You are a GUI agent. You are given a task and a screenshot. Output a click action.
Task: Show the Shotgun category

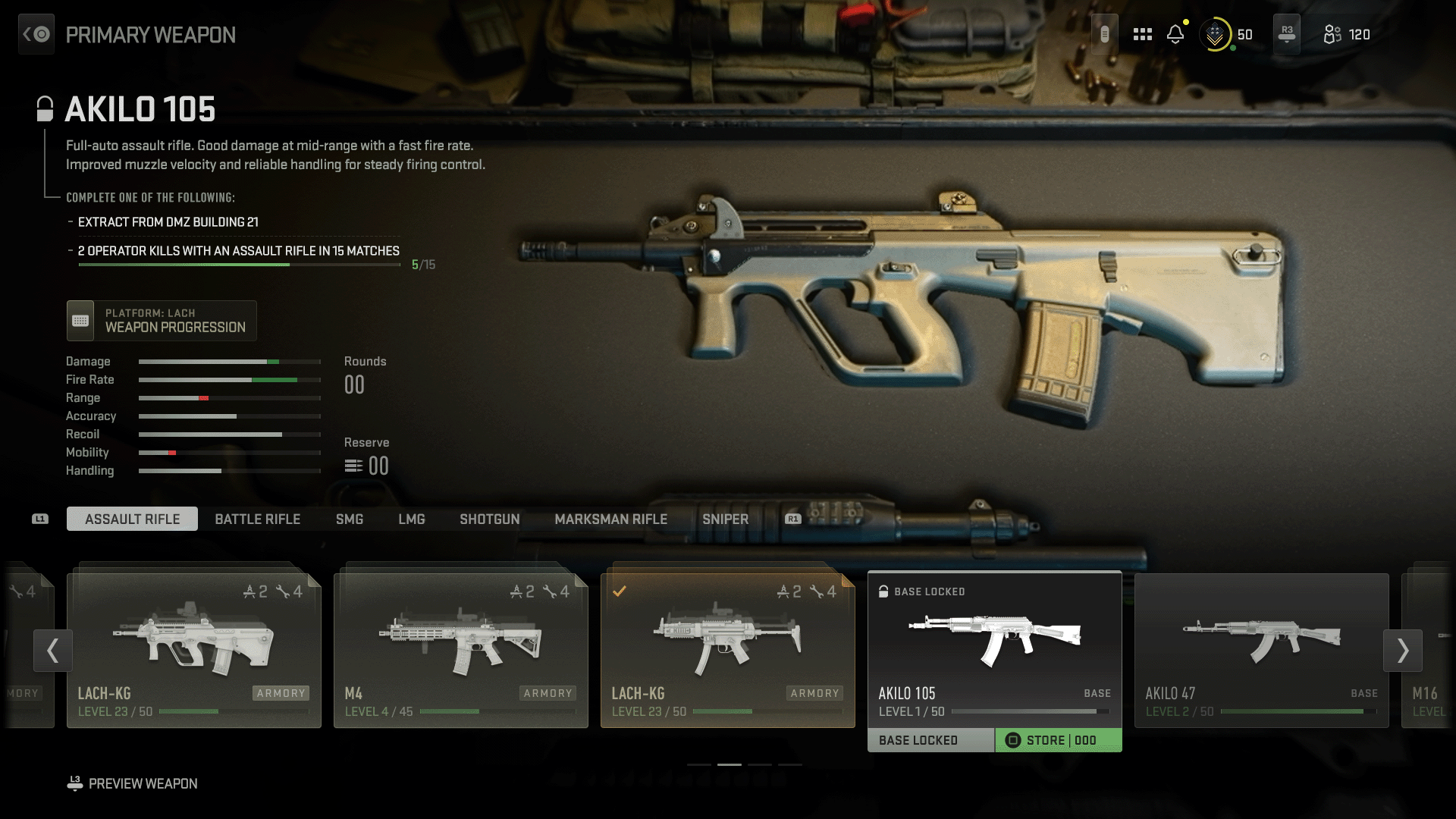click(x=490, y=519)
